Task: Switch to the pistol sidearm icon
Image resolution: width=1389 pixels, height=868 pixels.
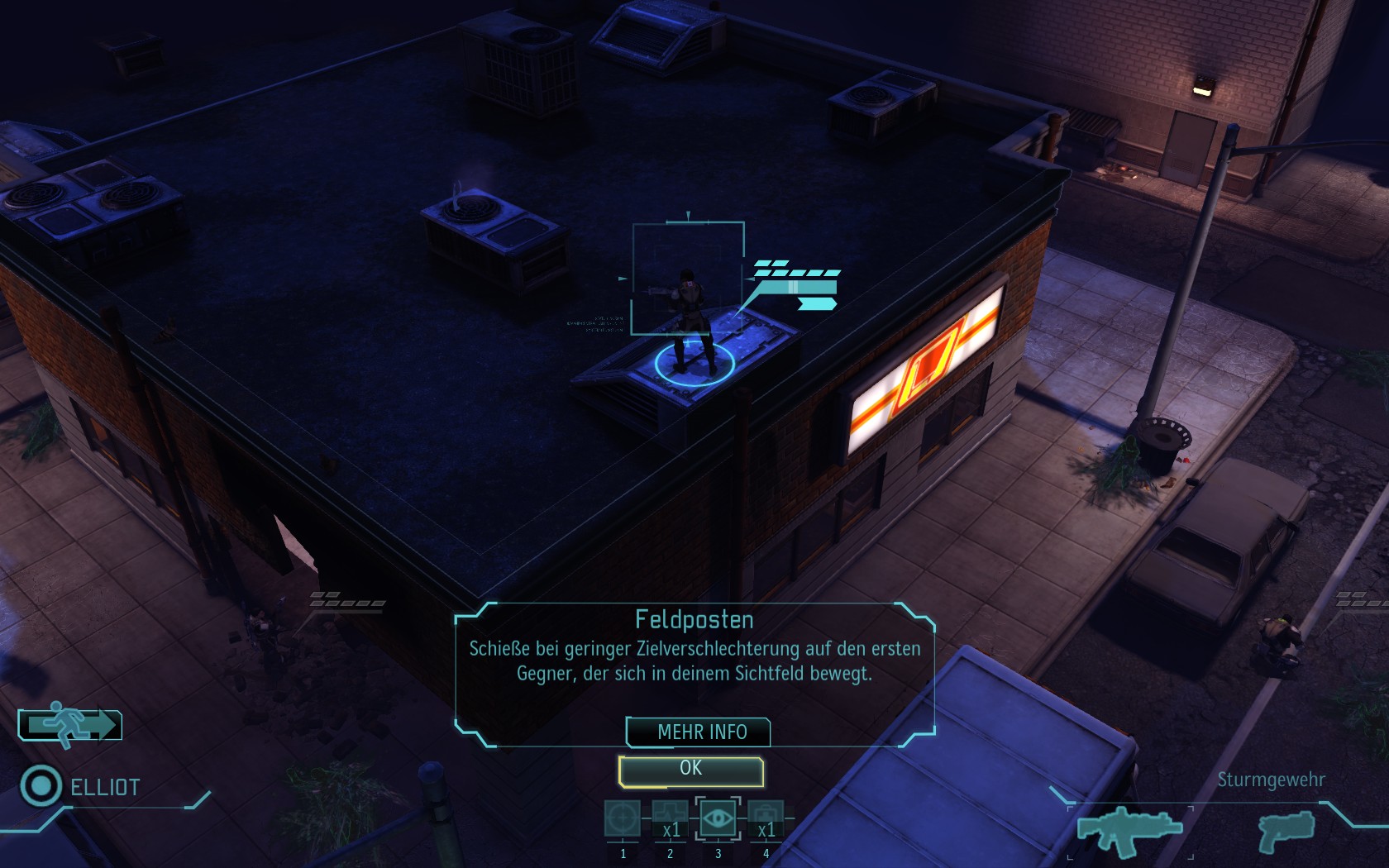Action: click(1286, 830)
